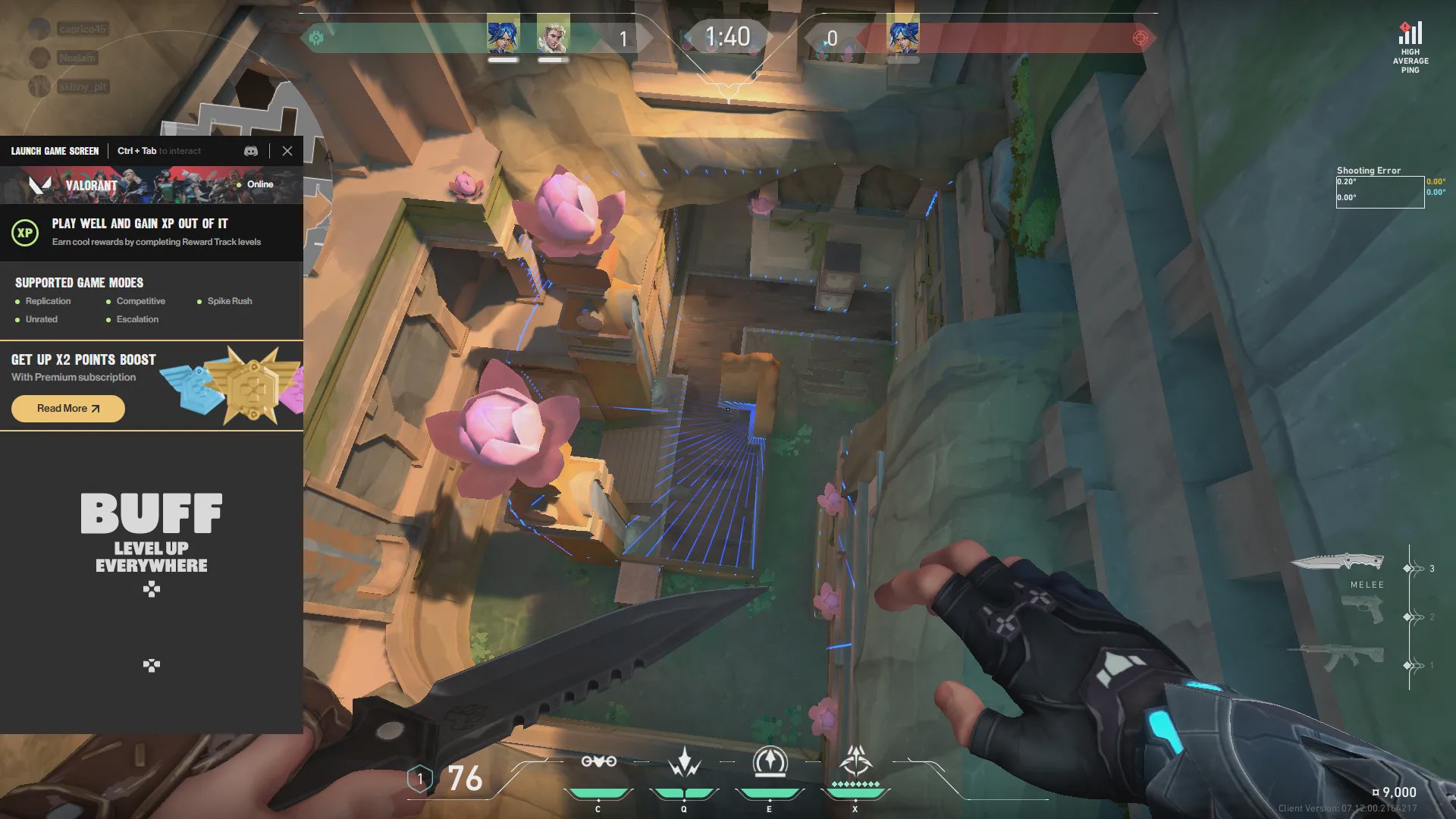Activate the X ultimate ability icon

point(855,762)
